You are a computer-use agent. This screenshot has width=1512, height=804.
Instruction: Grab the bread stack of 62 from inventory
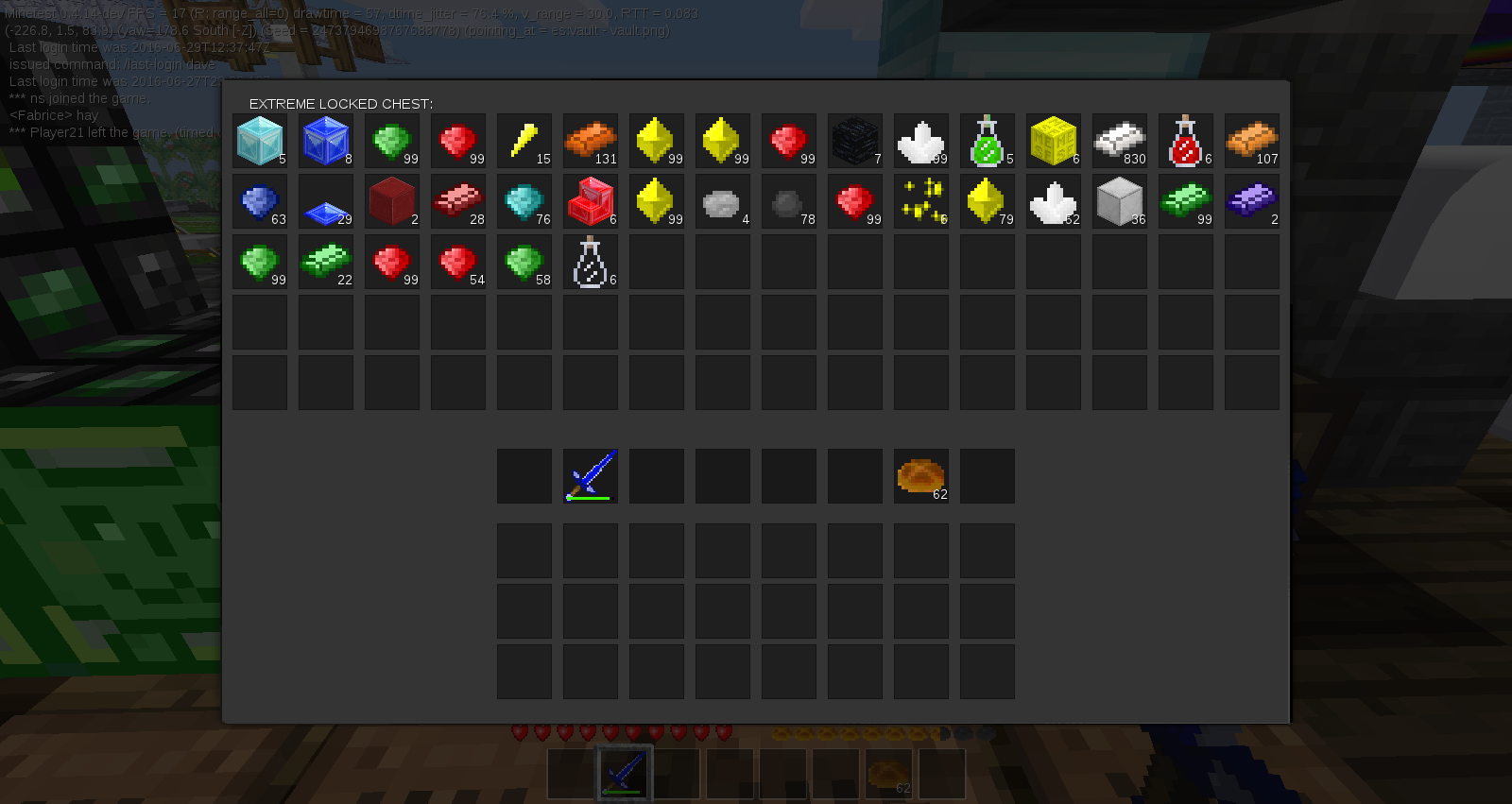pyautogui.click(x=921, y=475)
